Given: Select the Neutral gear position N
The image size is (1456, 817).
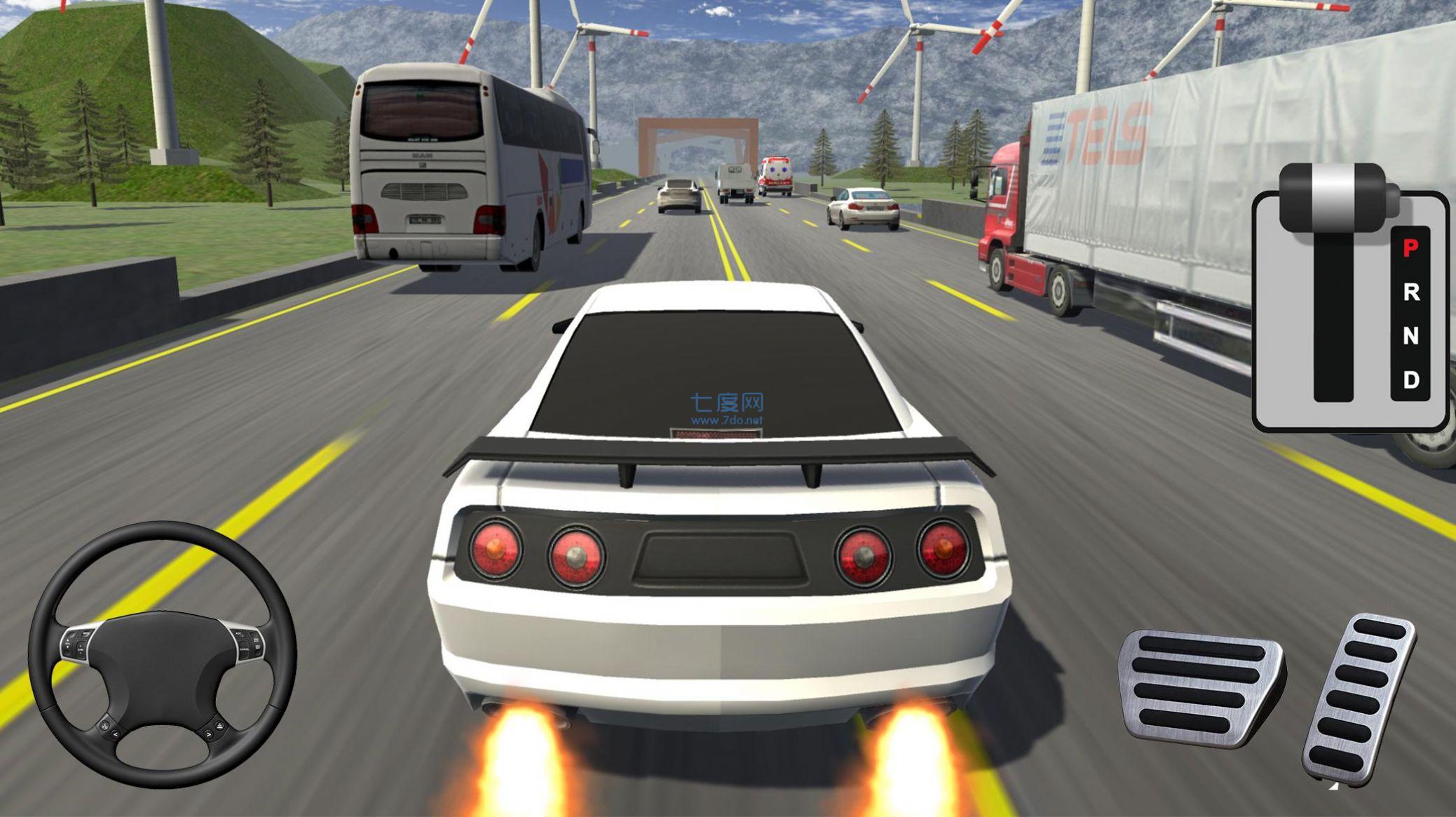Looking at the screenshot, I should 1410,335.
